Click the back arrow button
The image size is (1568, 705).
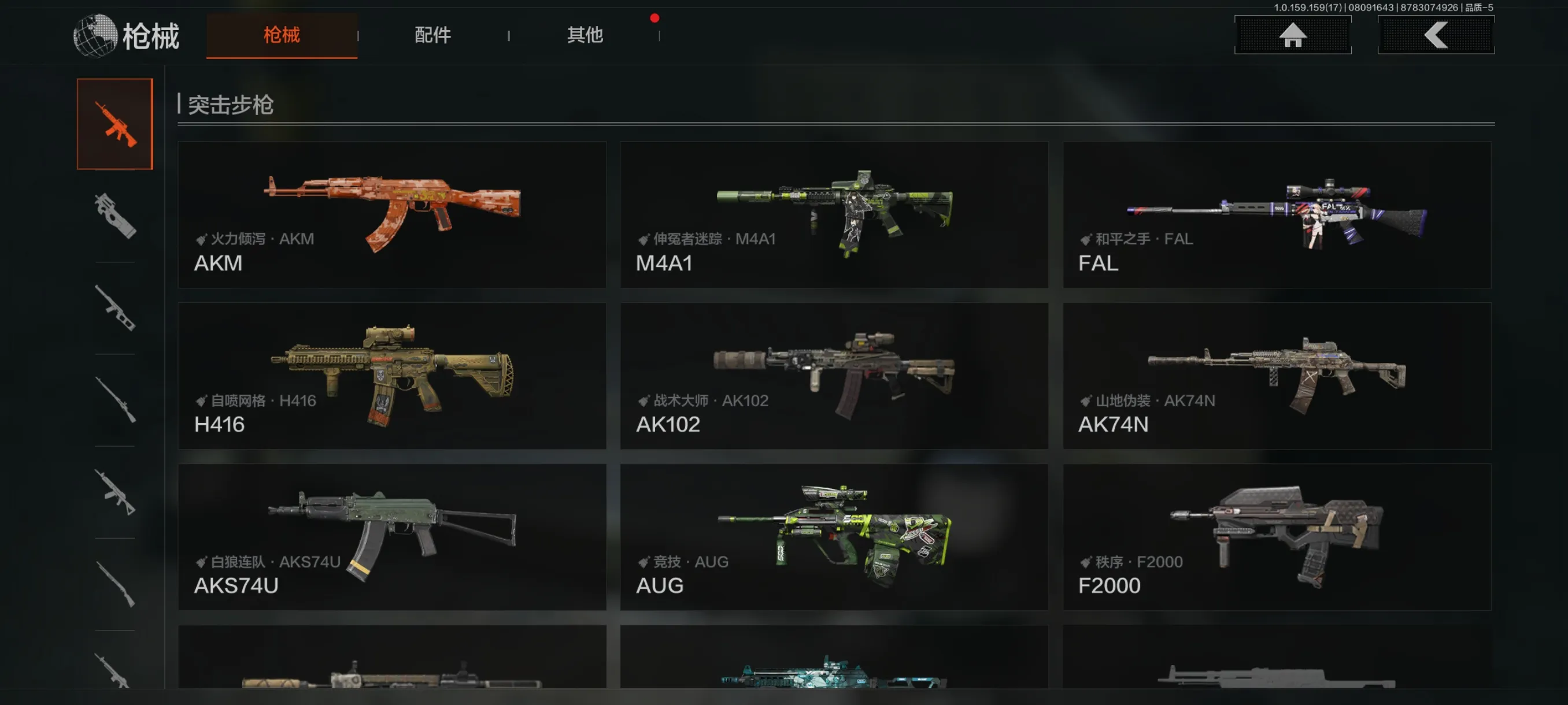click(x=1435, y=35)
